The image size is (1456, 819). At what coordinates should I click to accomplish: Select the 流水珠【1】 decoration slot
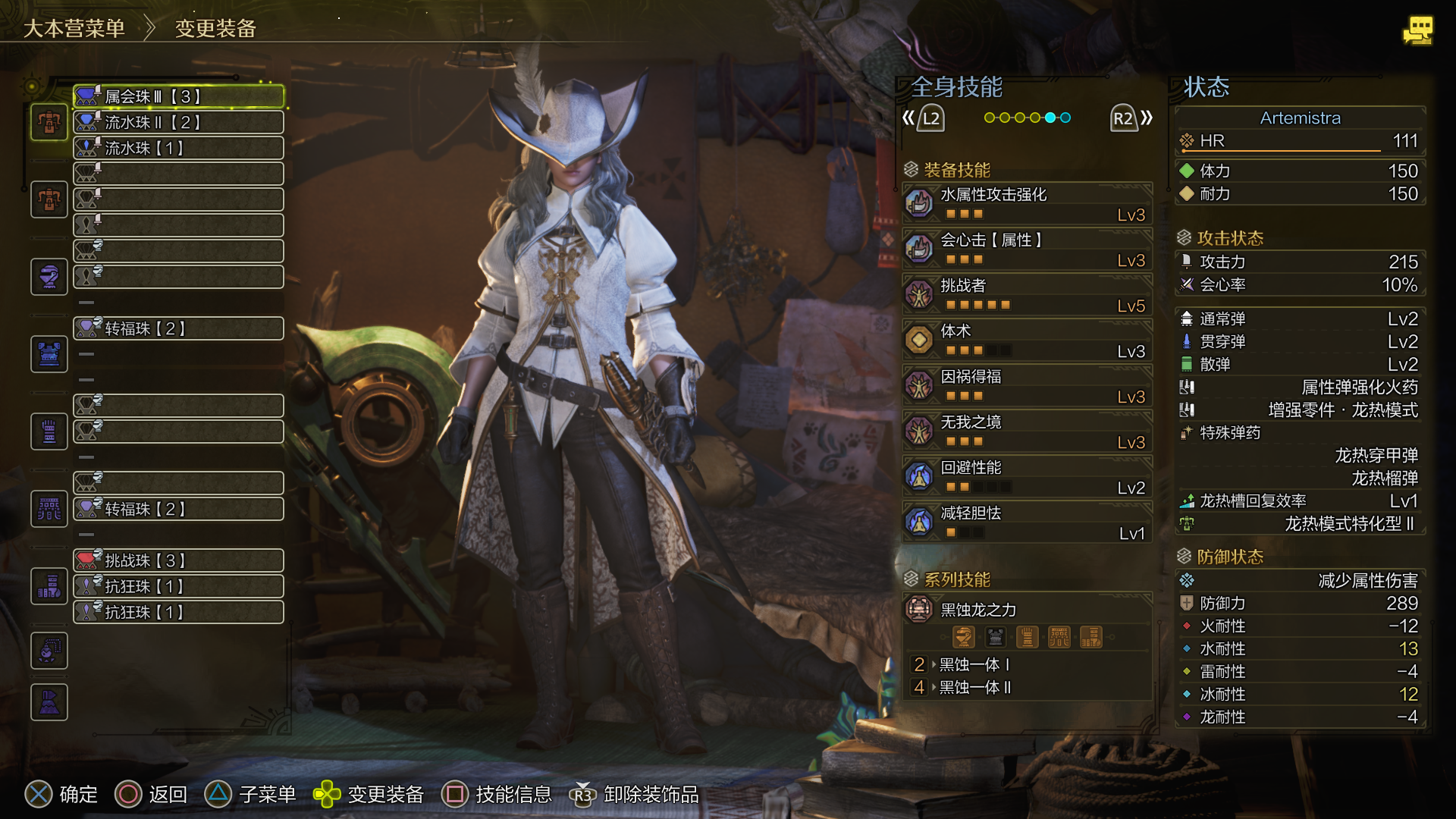click(x=179, y=148)
